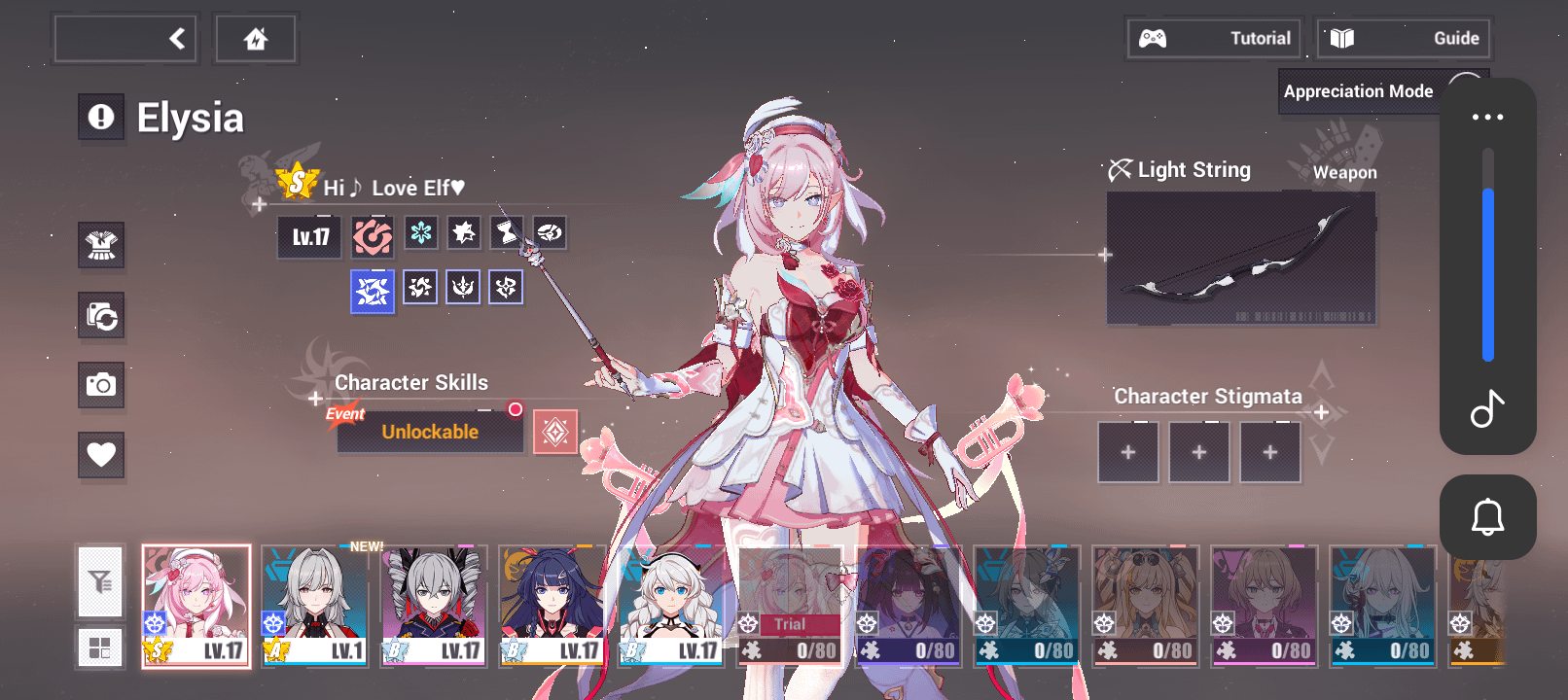The height and width of the screenshot is (700, 1568).
Task: Open the three-dot overlay menu
Action: coord(1487,117)
